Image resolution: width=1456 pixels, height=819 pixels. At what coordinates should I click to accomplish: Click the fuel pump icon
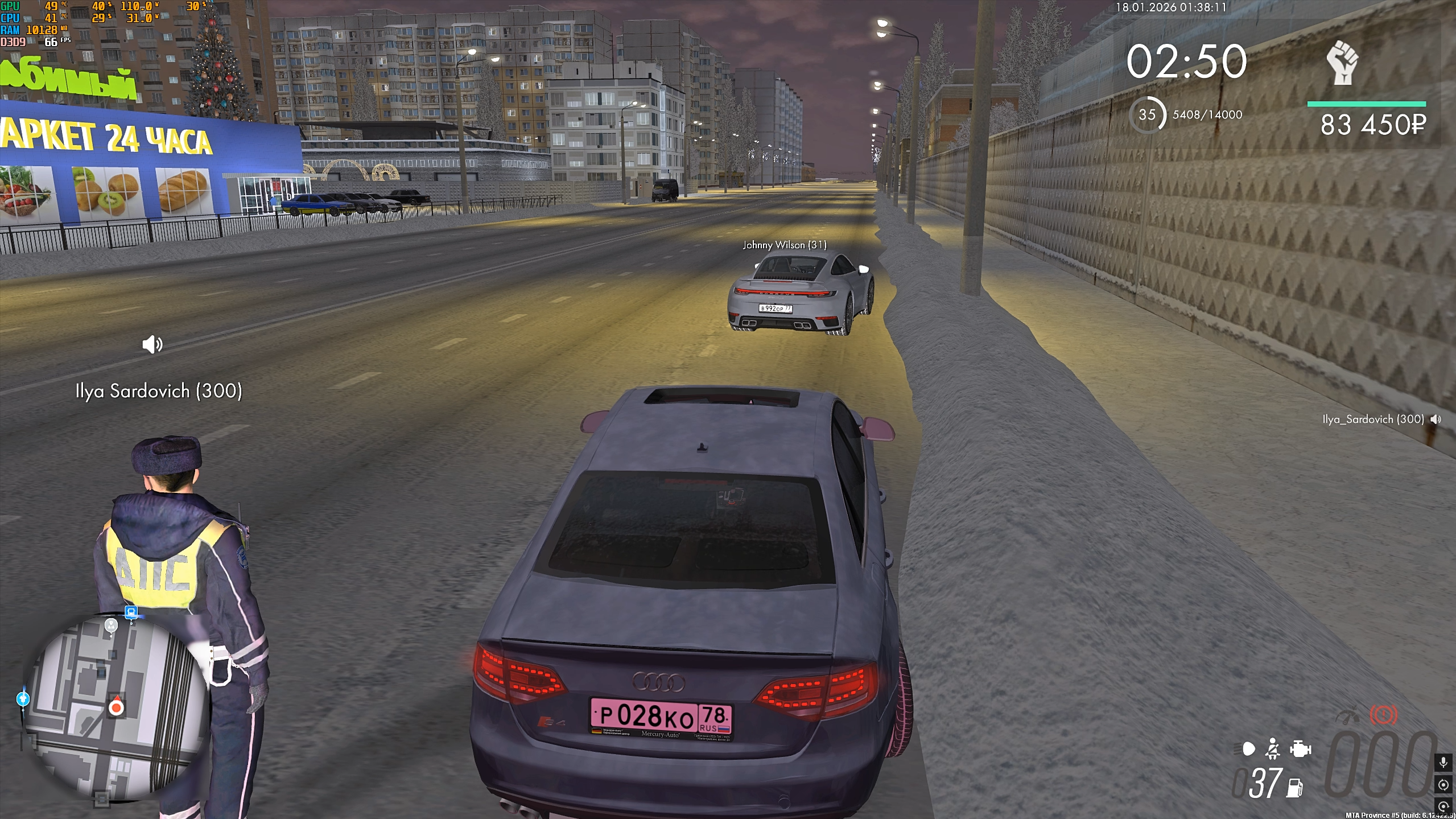[x=1295, y=788]
